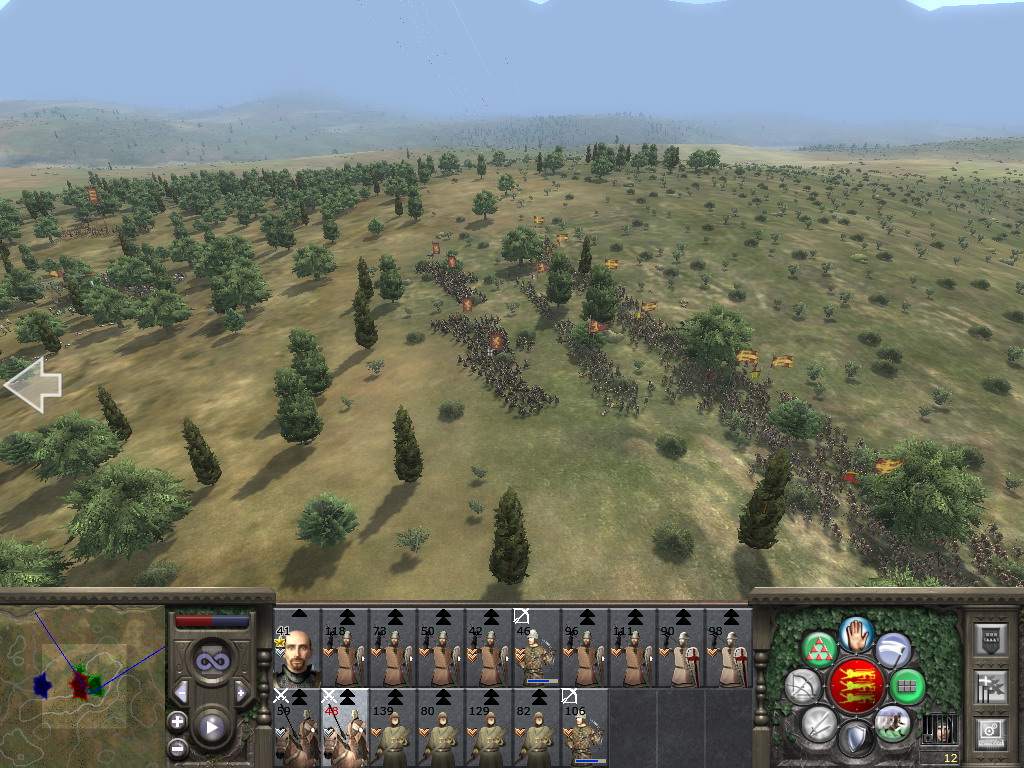The image size is (1024, 768).
Task: Select the 98-man crusader shield unit
Action: [728, 649]
